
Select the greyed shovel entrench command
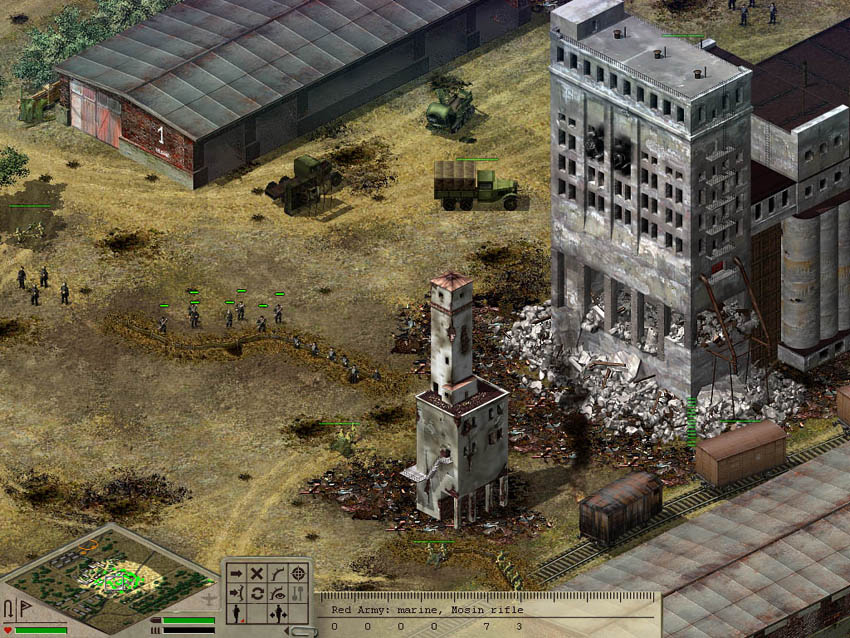[297, 594]
